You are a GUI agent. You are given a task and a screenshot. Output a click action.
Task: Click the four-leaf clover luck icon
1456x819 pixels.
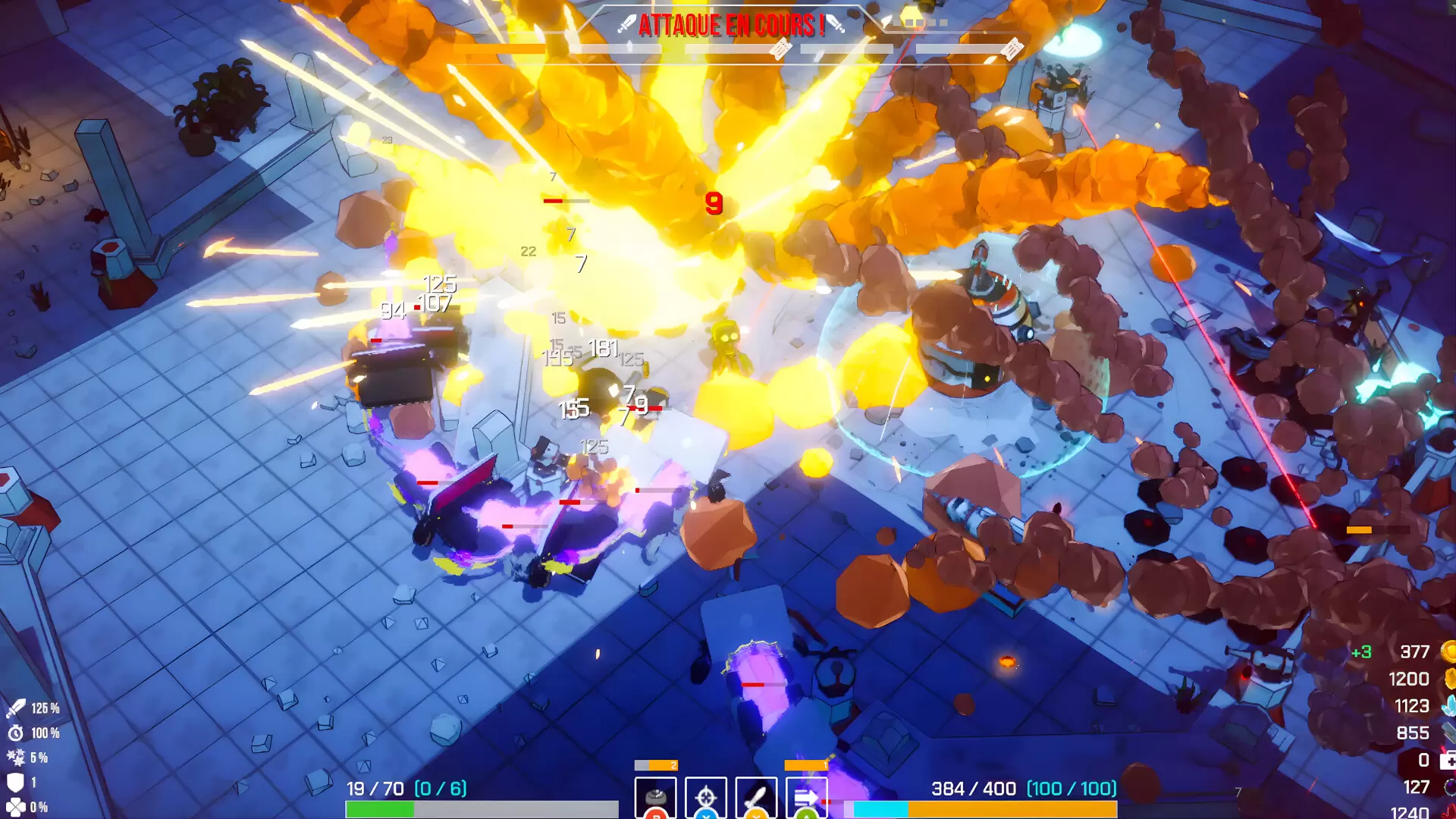point(16,807)
